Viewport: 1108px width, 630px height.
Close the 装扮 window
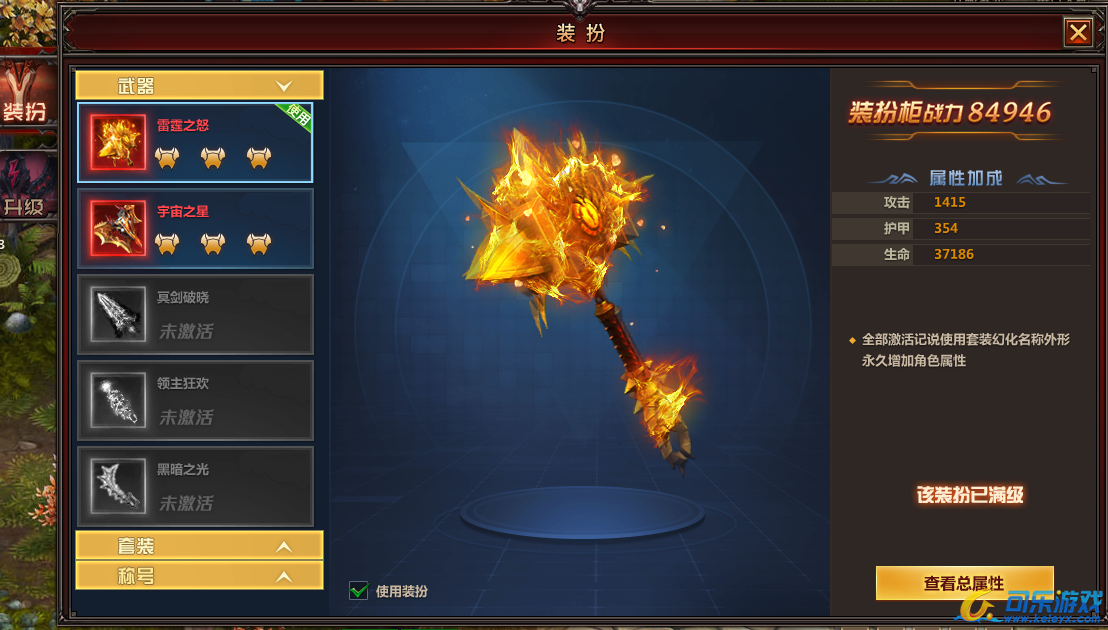(1078, 33)
